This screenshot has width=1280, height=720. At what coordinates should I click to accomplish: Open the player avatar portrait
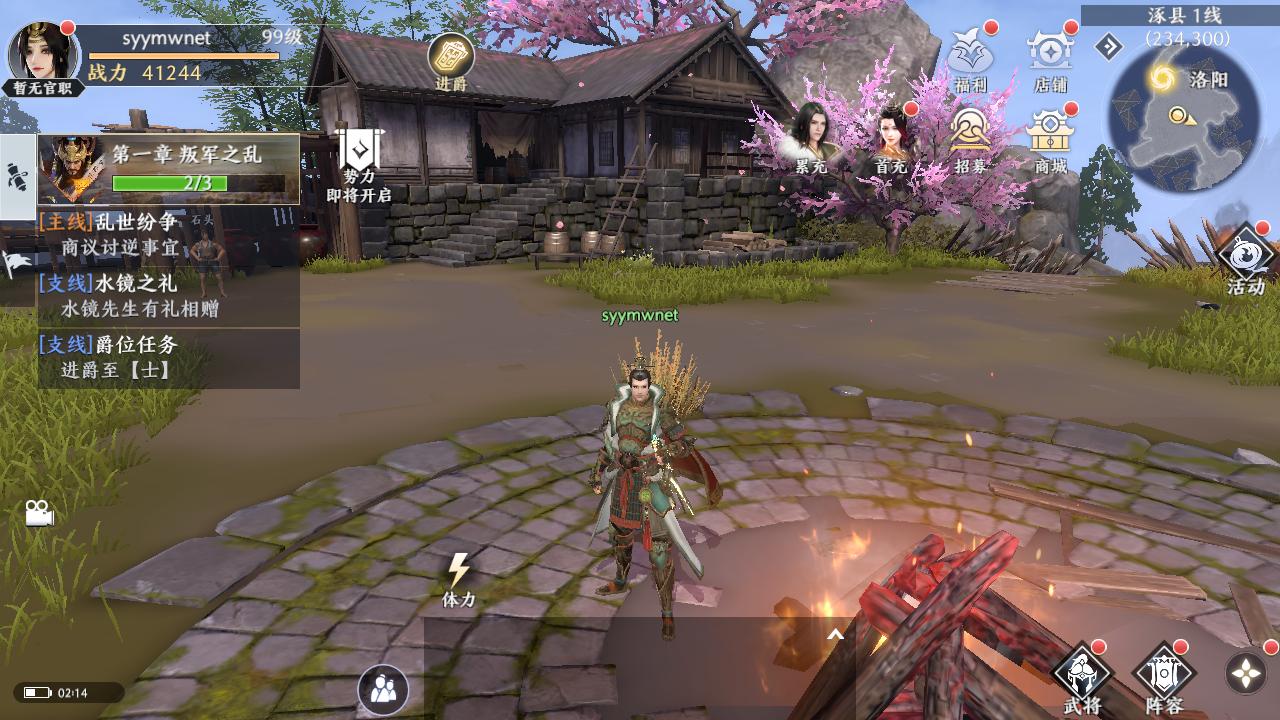(x=44, y=52)
